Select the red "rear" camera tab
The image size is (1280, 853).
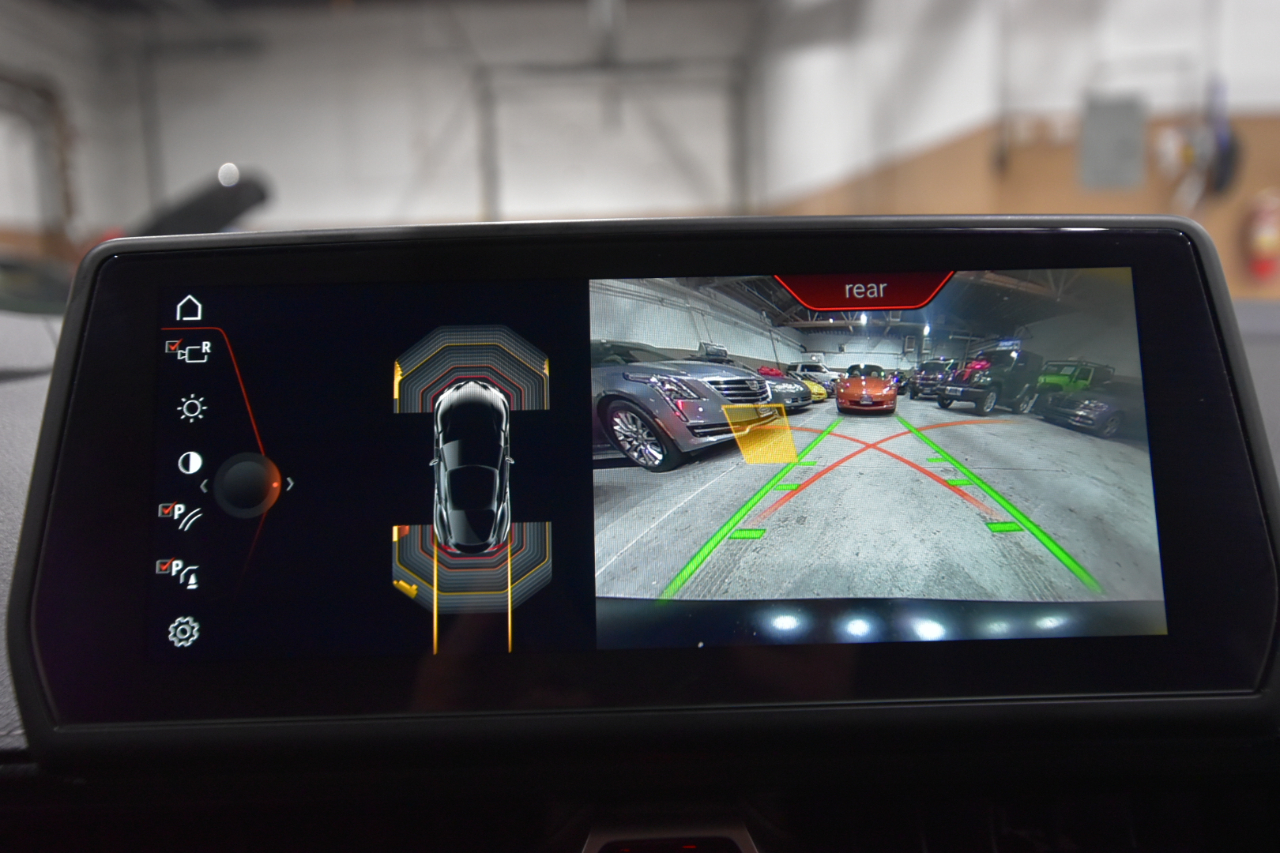[865, 290]
